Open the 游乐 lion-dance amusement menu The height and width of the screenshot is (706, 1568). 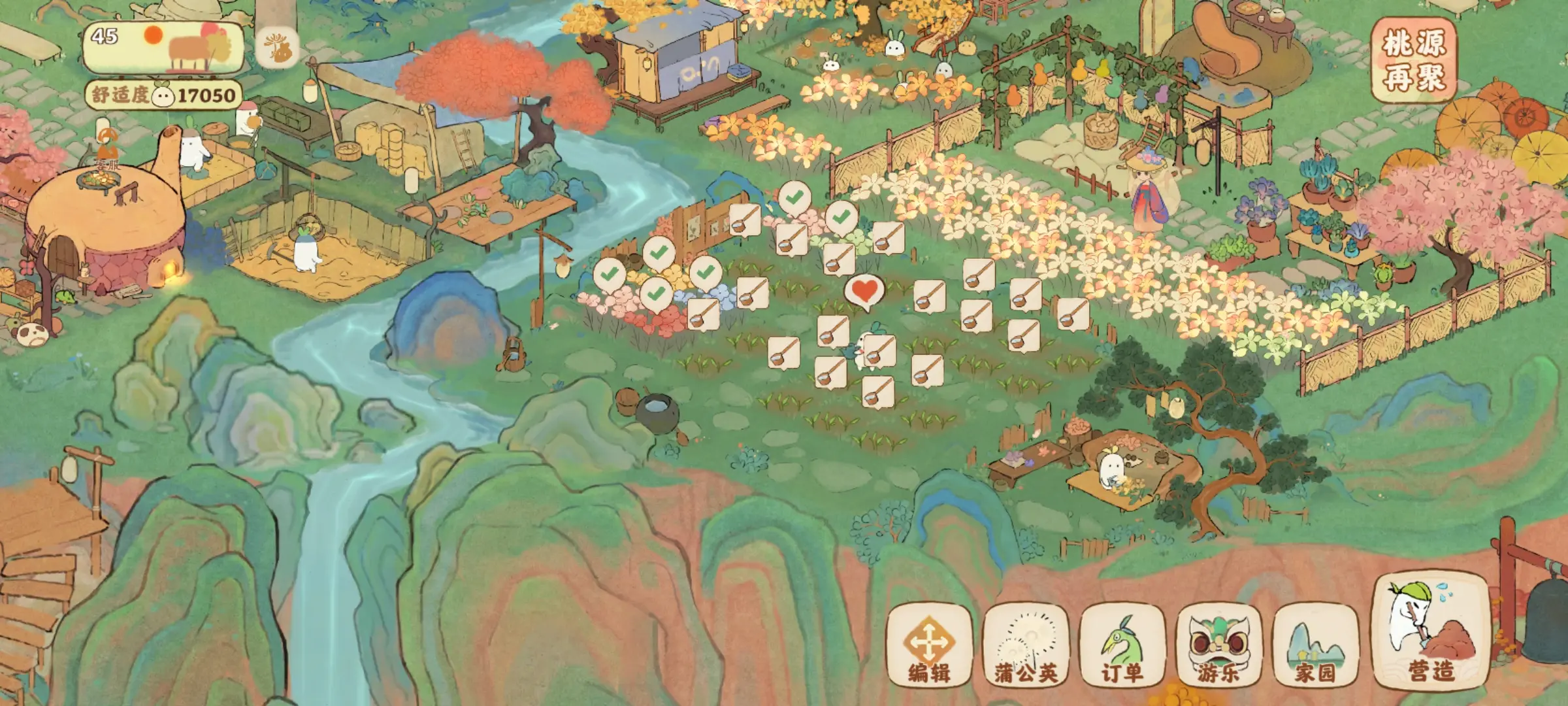[1218, 646]
